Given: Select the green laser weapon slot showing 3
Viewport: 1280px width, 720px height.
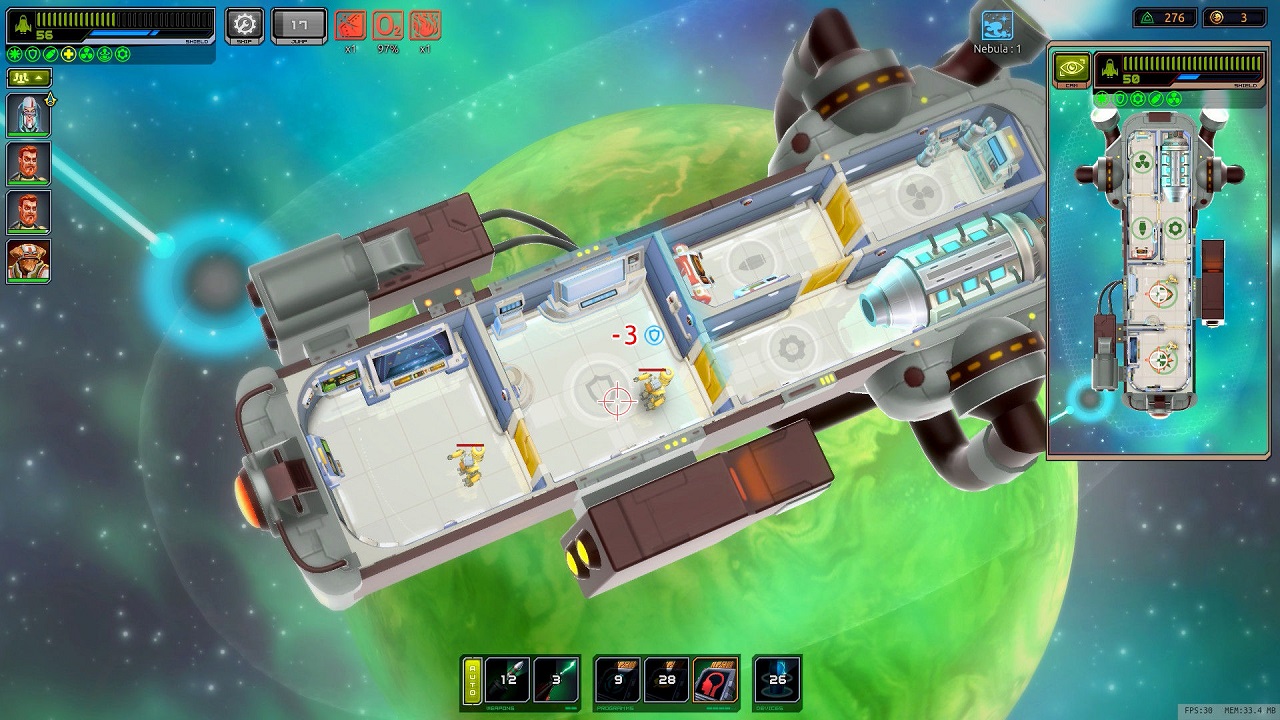Looking at the screenshot, I should pyautogui.click(x=556, y=680).
